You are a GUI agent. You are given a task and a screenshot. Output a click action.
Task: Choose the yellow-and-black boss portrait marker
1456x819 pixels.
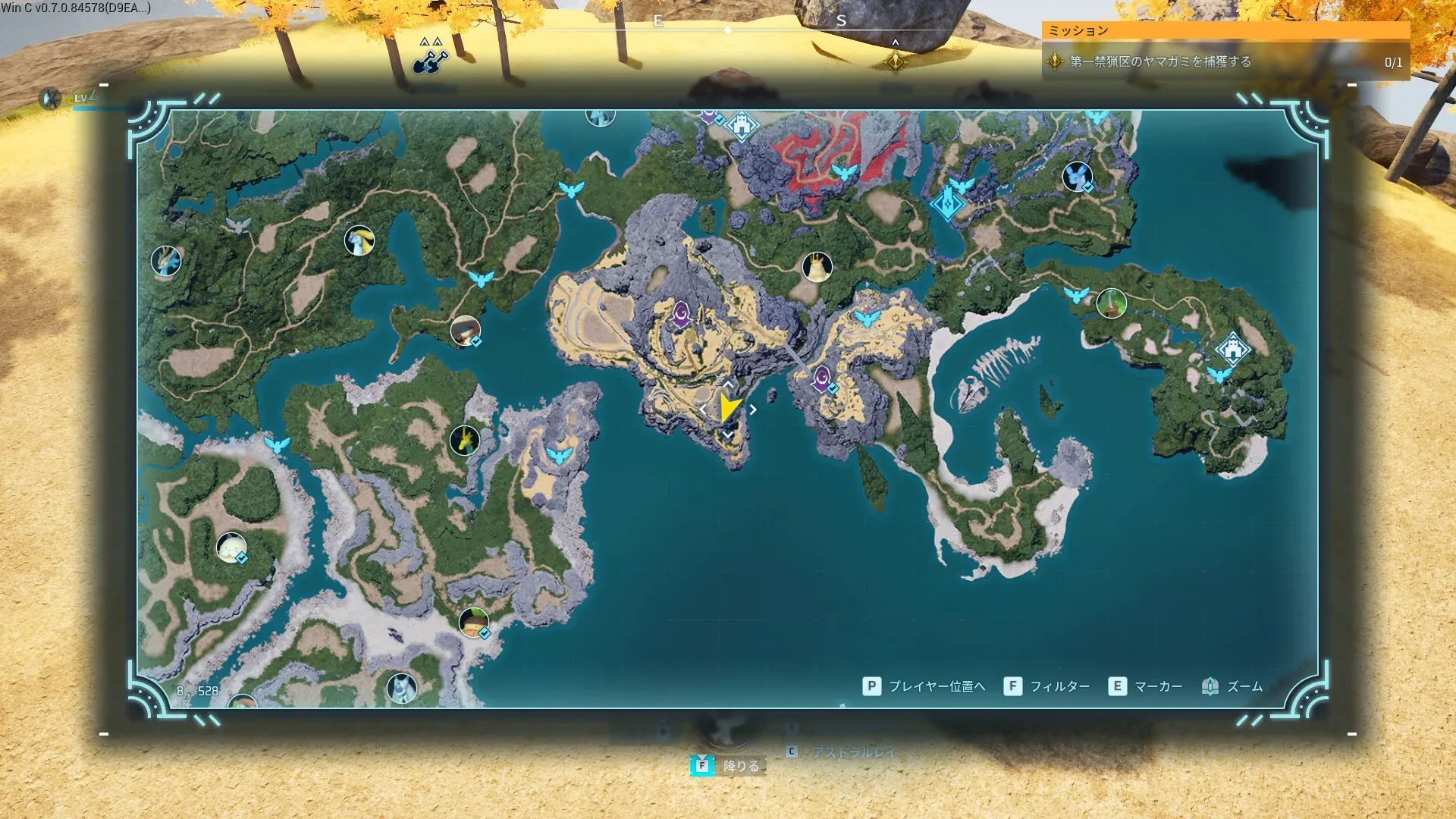pyautogui.click(x=464, y=440)
